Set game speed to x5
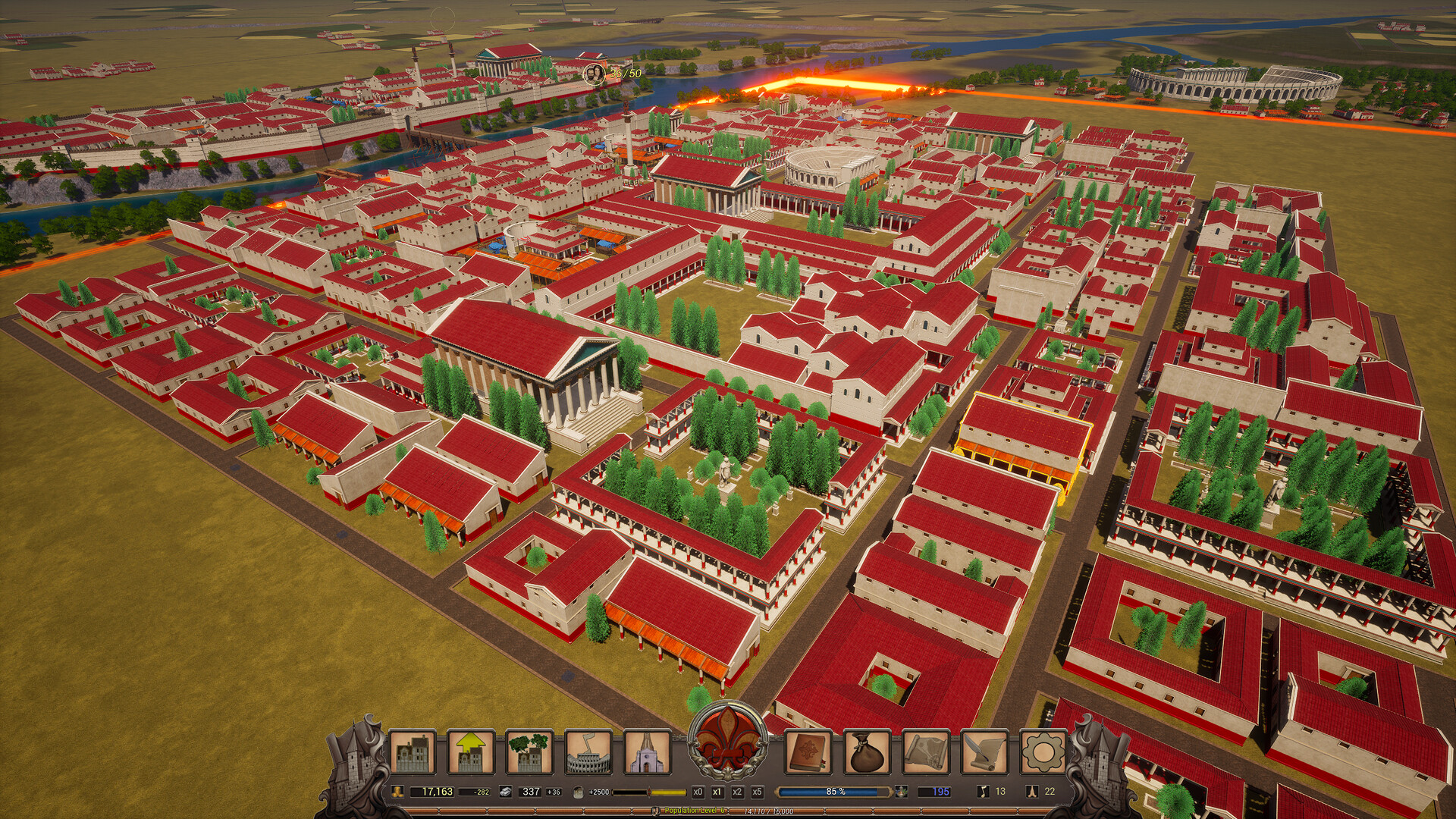The width and height of the screenshot is (1456, 819). click(x=757, y=792)
